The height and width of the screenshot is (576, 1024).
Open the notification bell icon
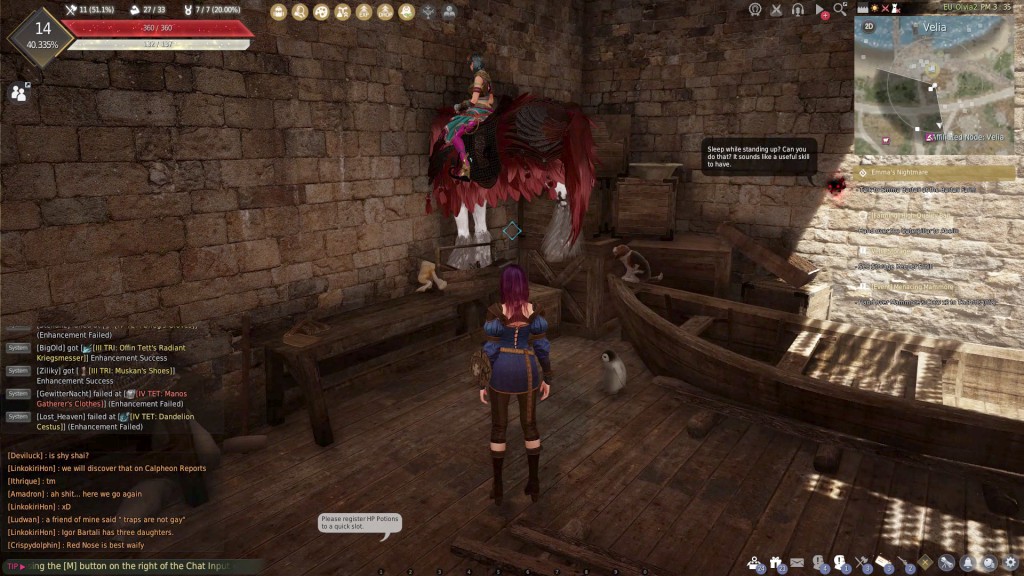[968, 563]
